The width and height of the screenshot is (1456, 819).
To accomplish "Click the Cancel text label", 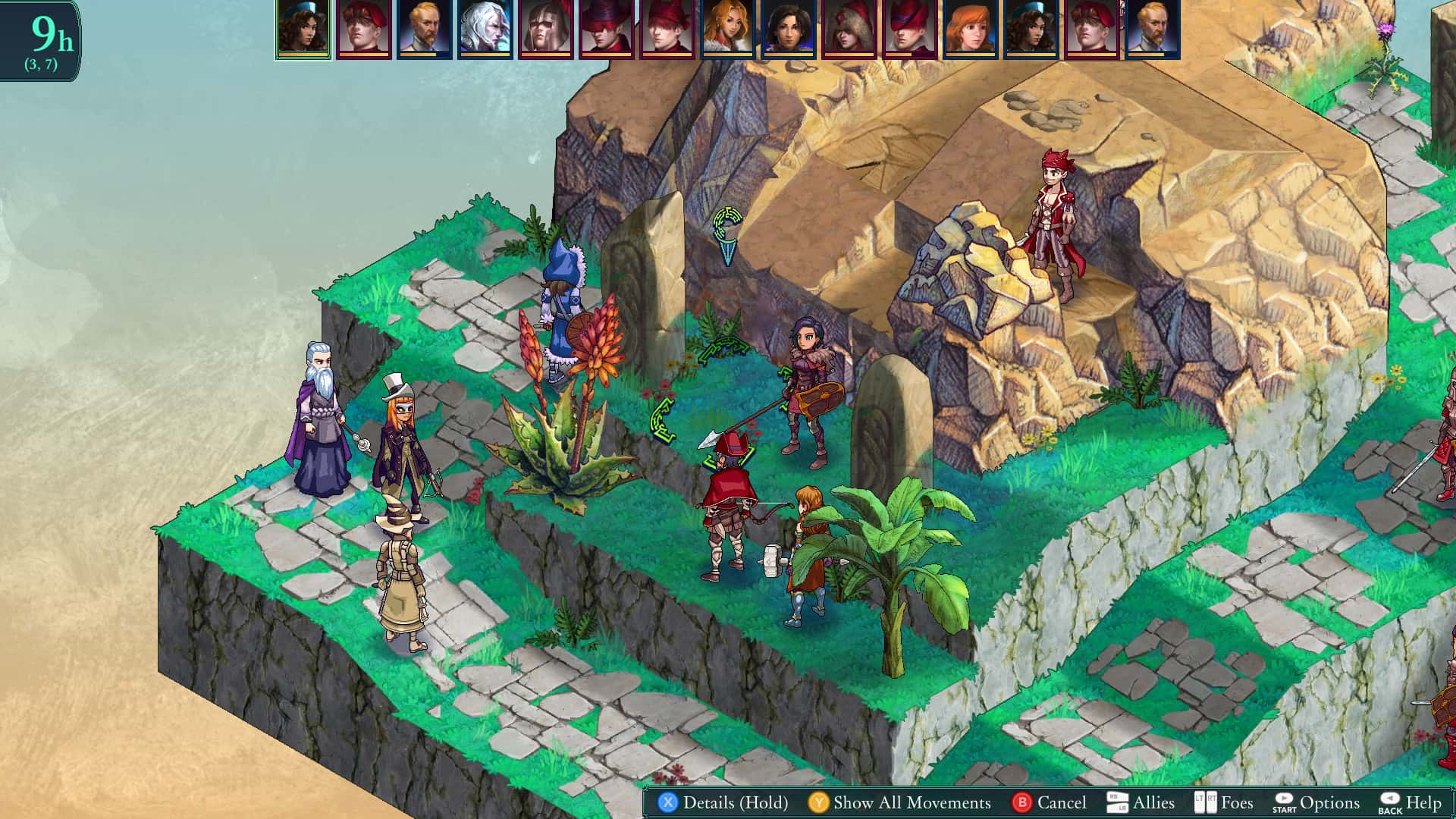I will [x=1062, y=802].
